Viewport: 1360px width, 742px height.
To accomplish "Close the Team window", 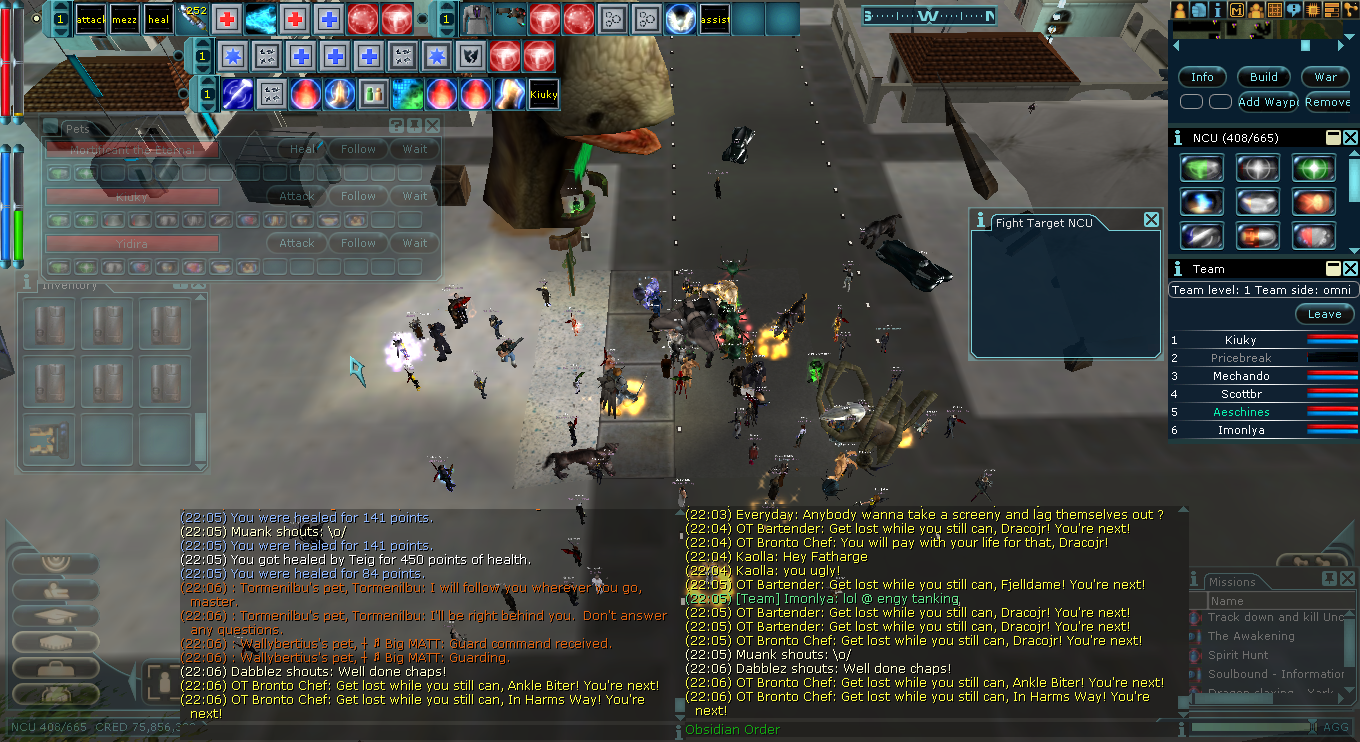I will point(1350,268).
